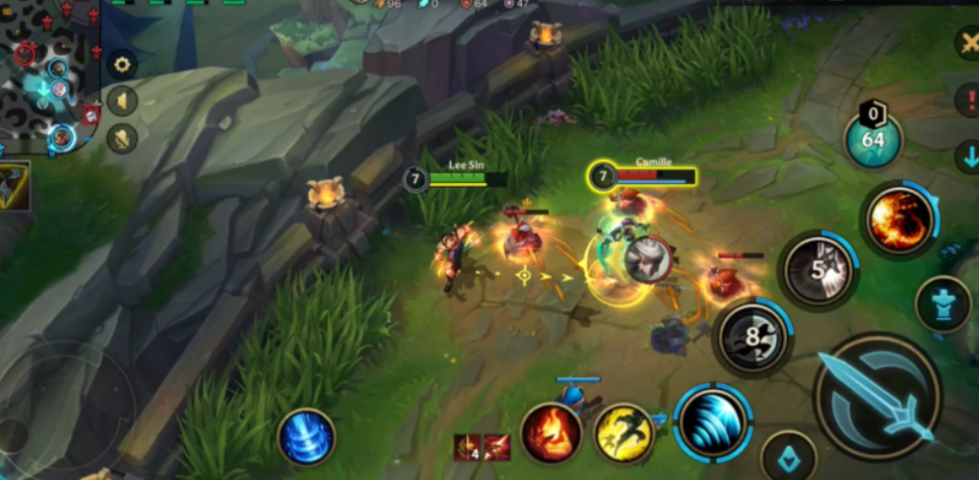
Task: Activate the yellow running figure spell
Action: [x=625, y=434]
